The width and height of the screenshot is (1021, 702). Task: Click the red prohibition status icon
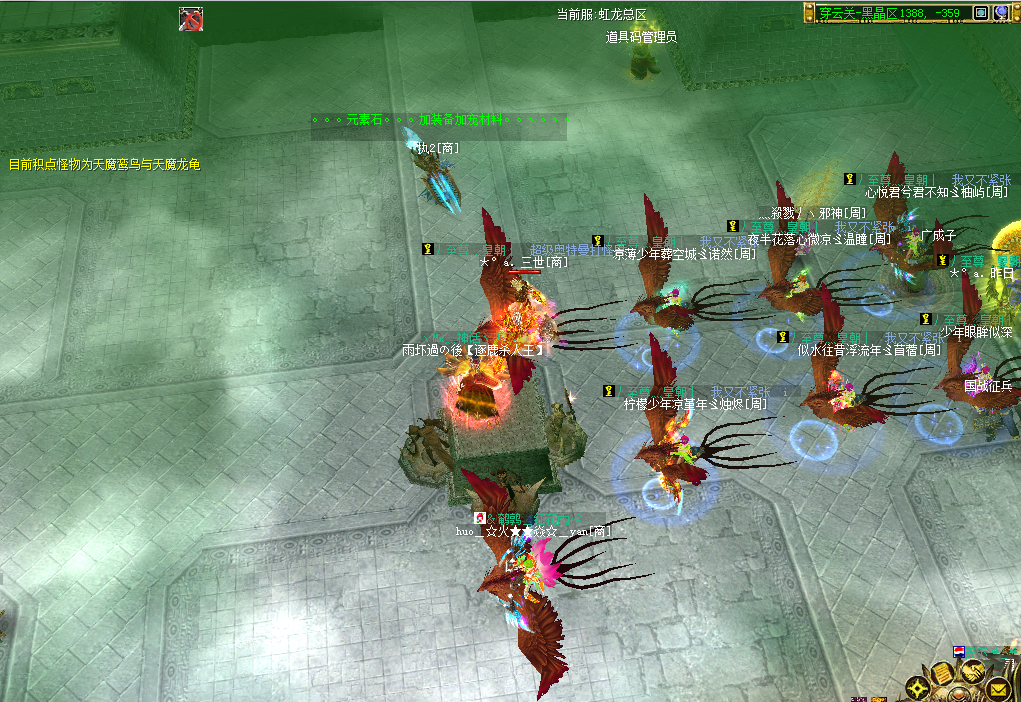(x=190, y=18)
